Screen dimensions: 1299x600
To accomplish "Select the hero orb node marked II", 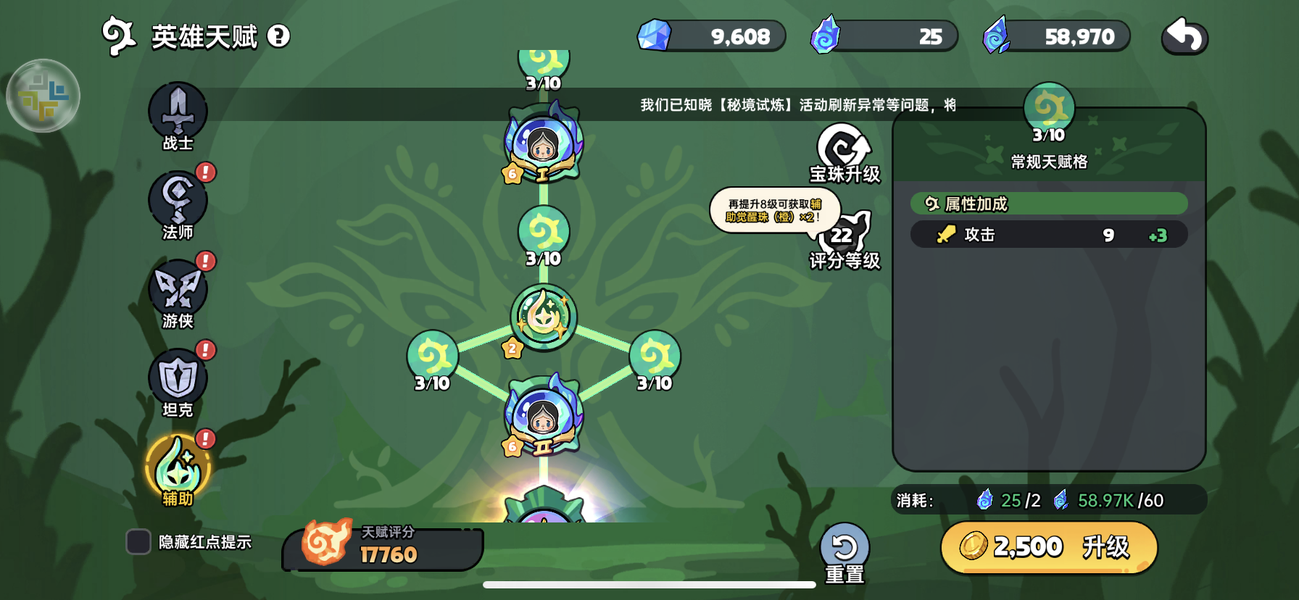I will coord(543,416).
